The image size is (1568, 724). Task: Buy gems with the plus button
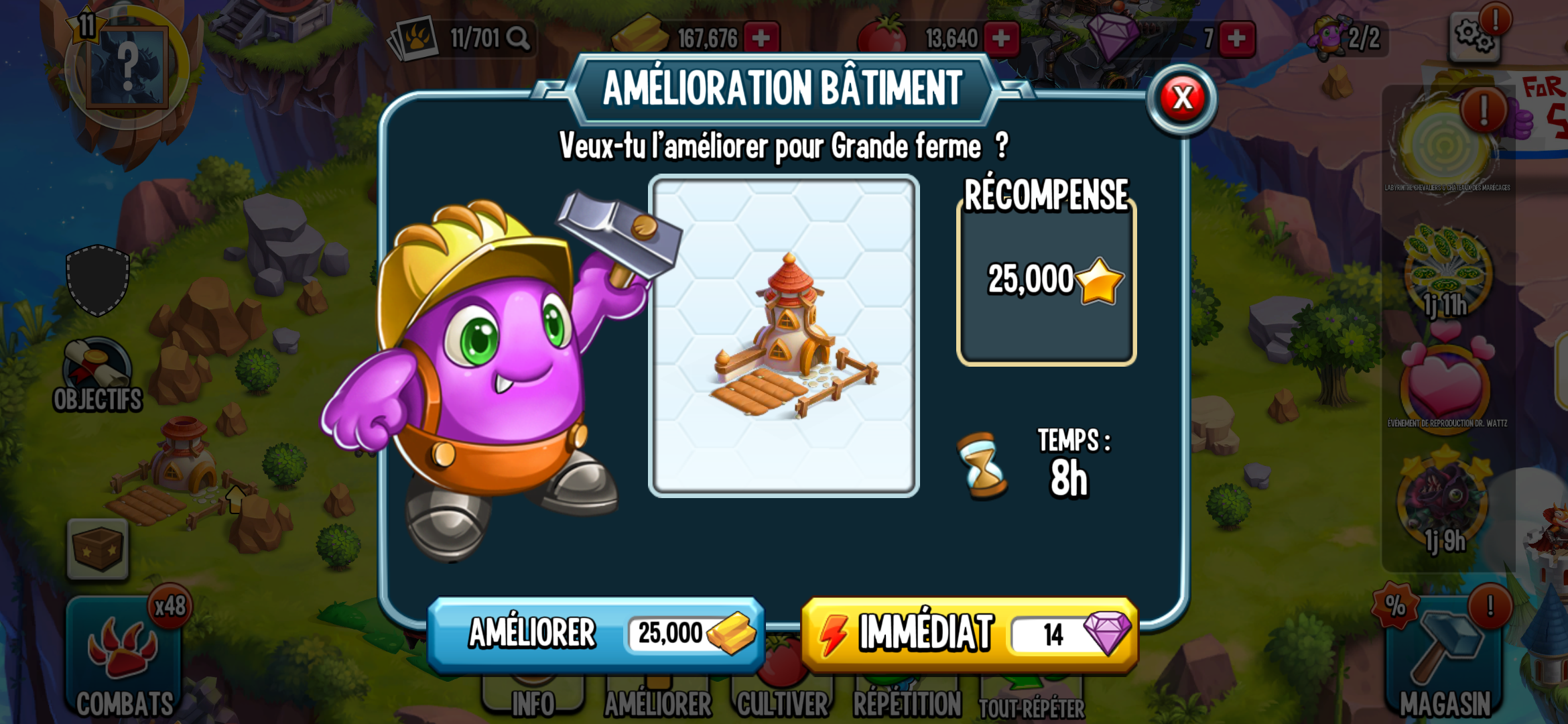[x=1236, y=38]
